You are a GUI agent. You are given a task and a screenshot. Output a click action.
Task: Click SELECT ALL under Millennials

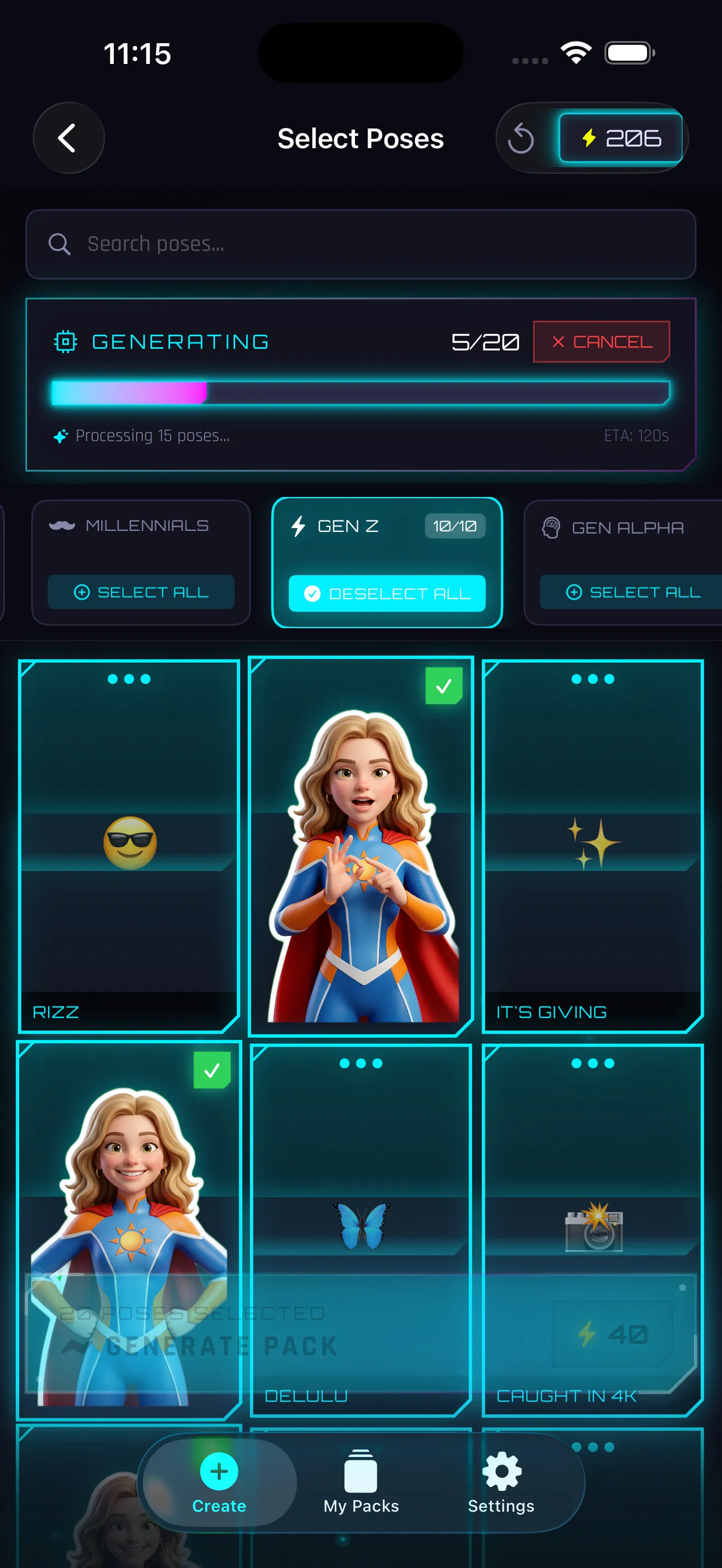click(x=141, y=592)
